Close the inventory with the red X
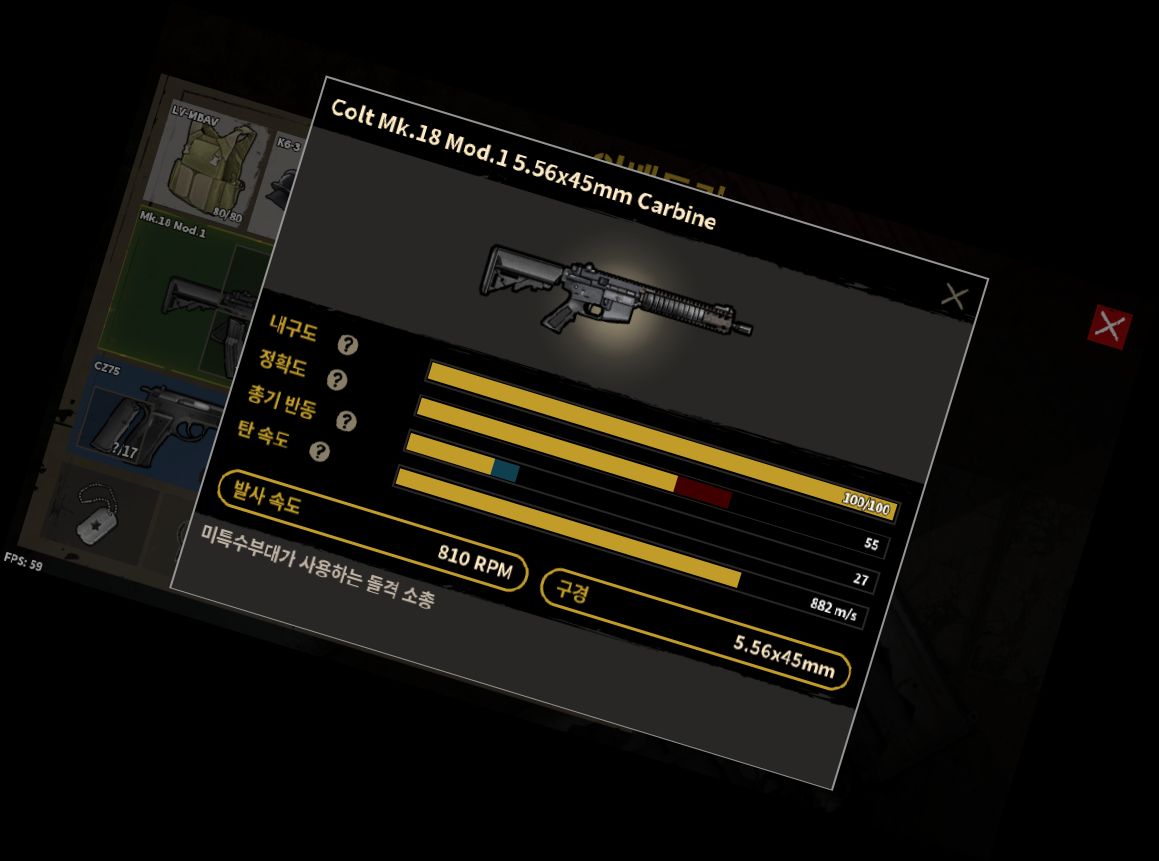Screen dimensions: 1159x861 [x=1109, y=326]
